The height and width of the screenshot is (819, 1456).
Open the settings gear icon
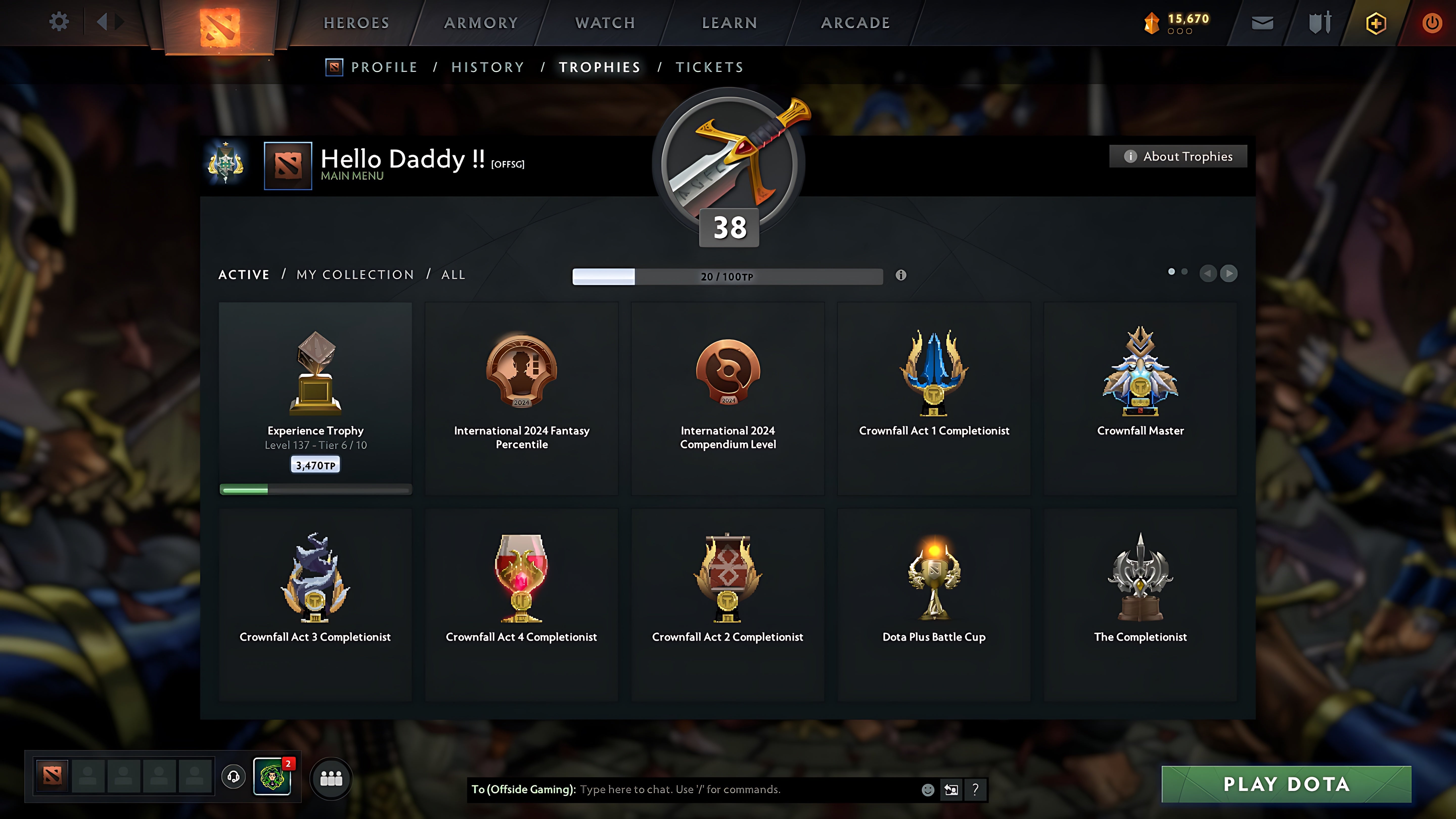(x=59, y=22)
